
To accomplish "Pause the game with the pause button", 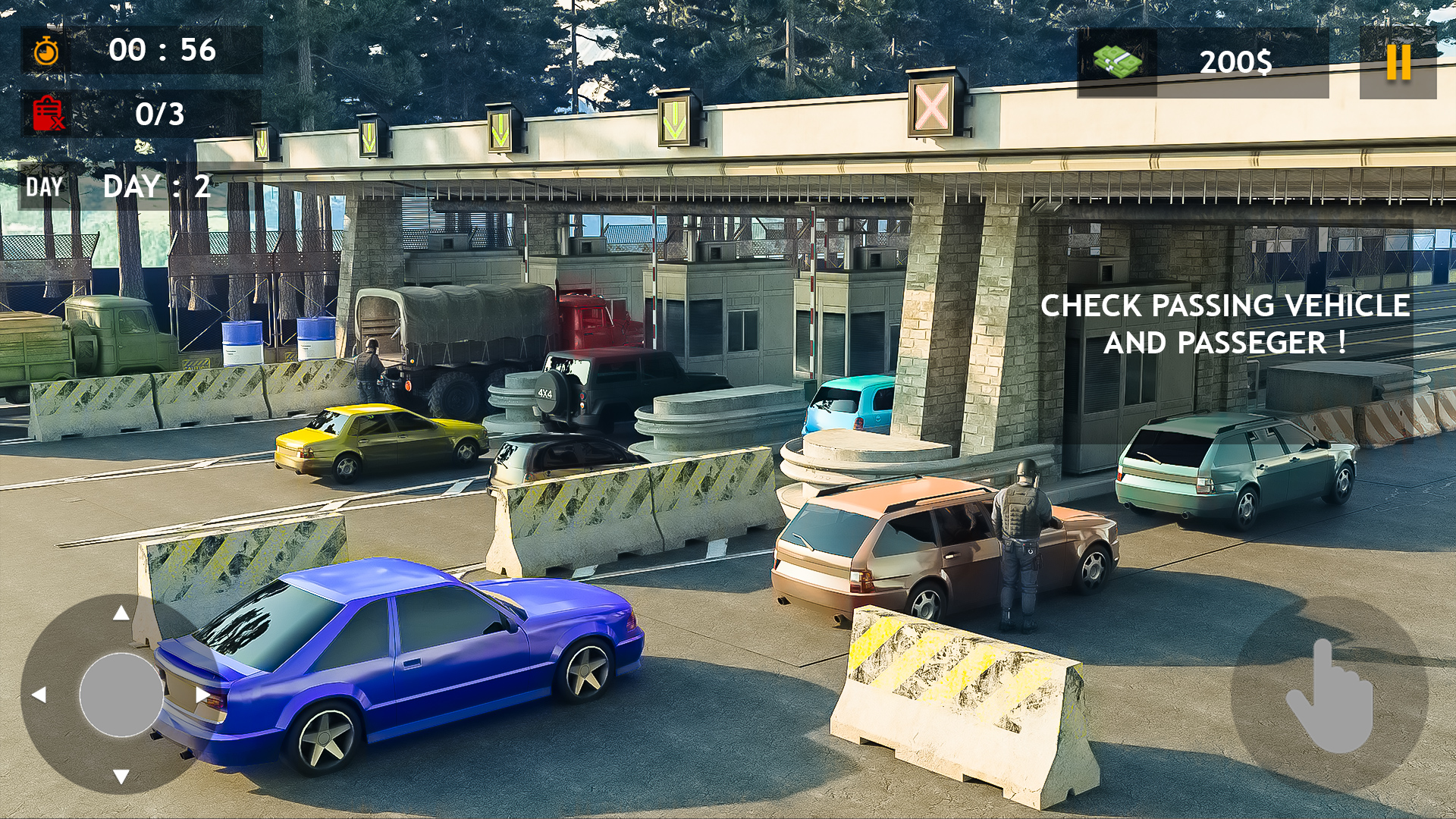I will (x=1398, y=62).
